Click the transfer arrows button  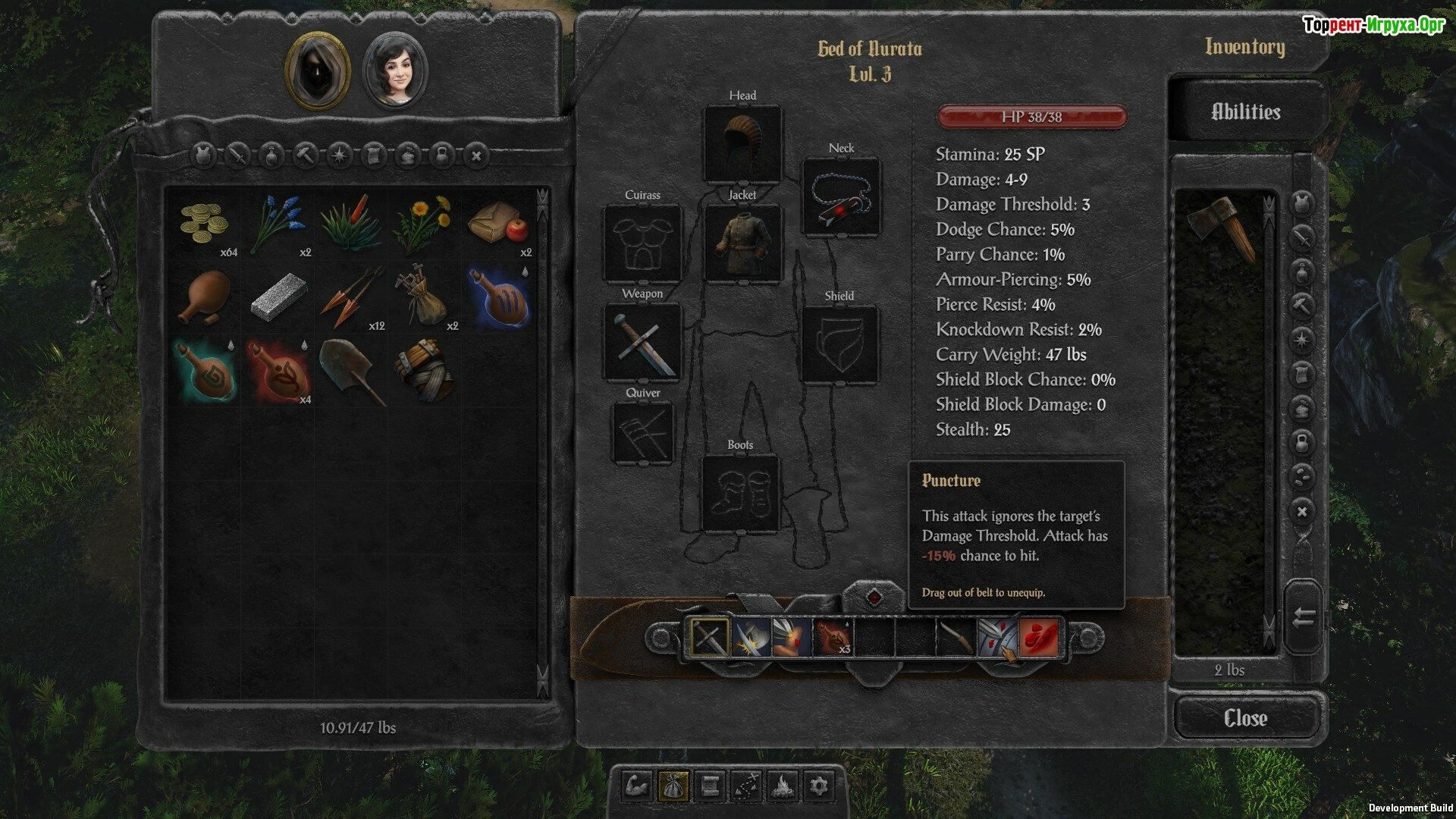[1303, 617]
